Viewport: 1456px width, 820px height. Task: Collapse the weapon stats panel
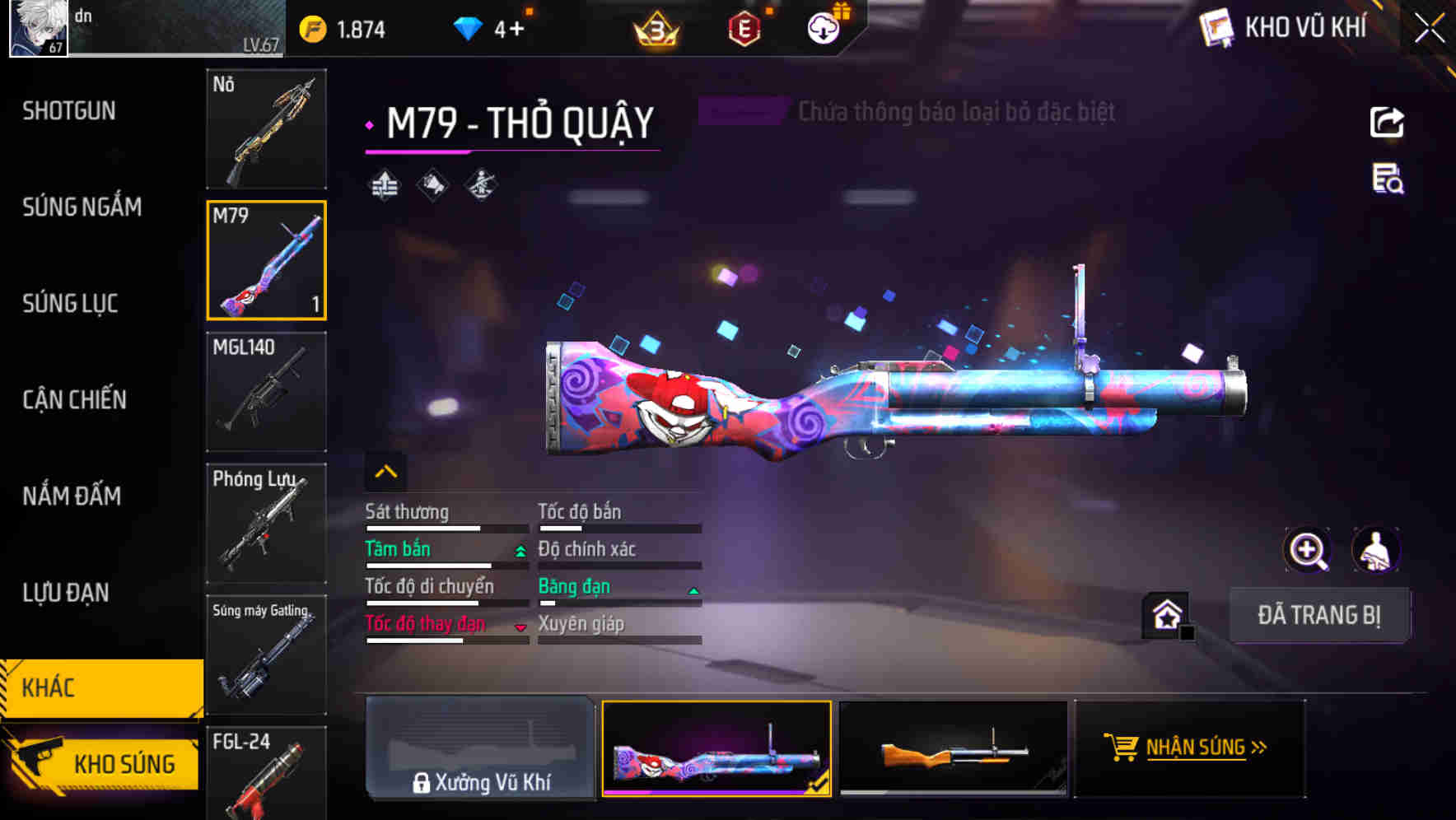[385, 473]
